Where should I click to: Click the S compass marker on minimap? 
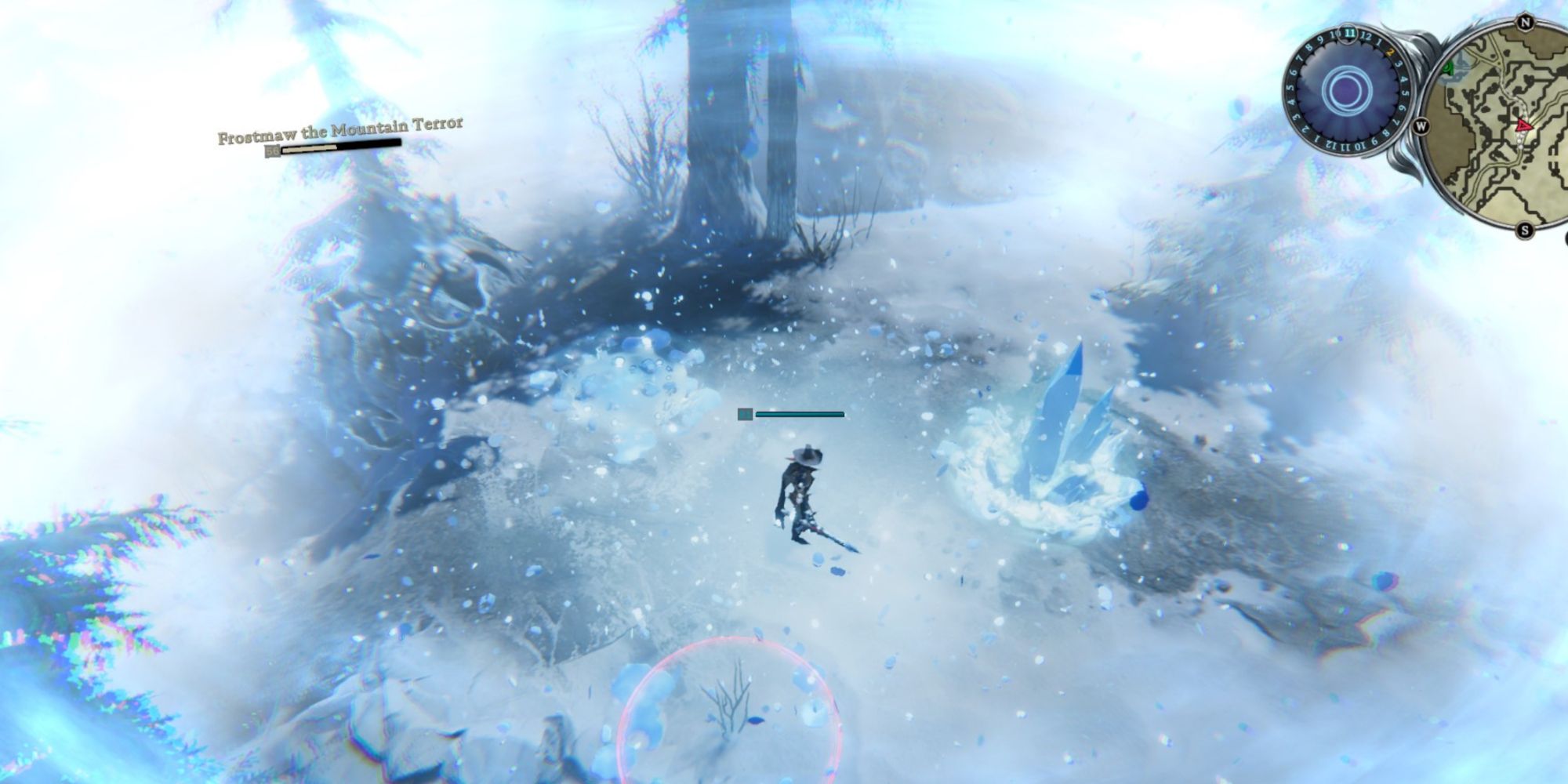coord(1525,230)
